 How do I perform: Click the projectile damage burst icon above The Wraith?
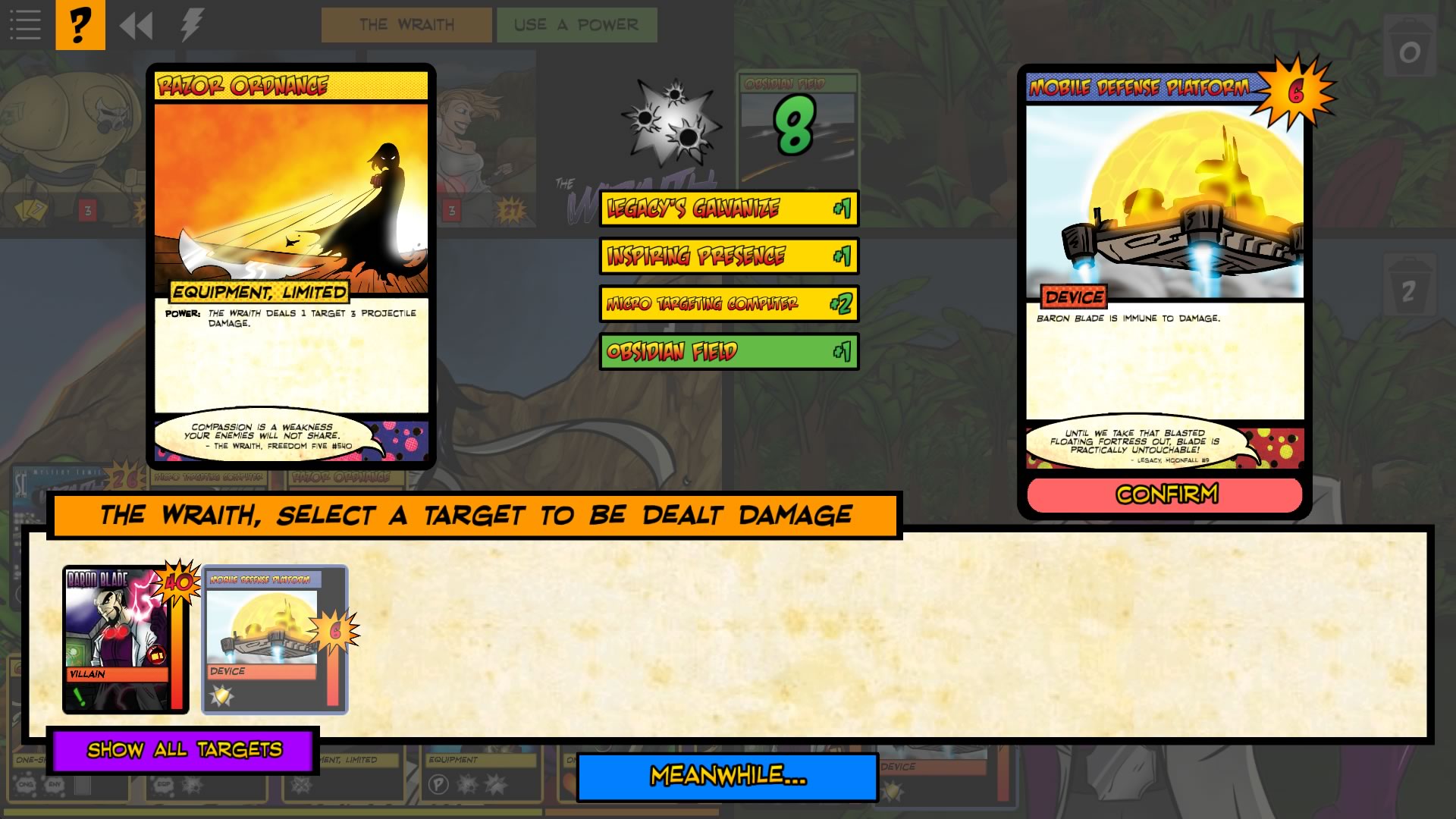point(670,121)
